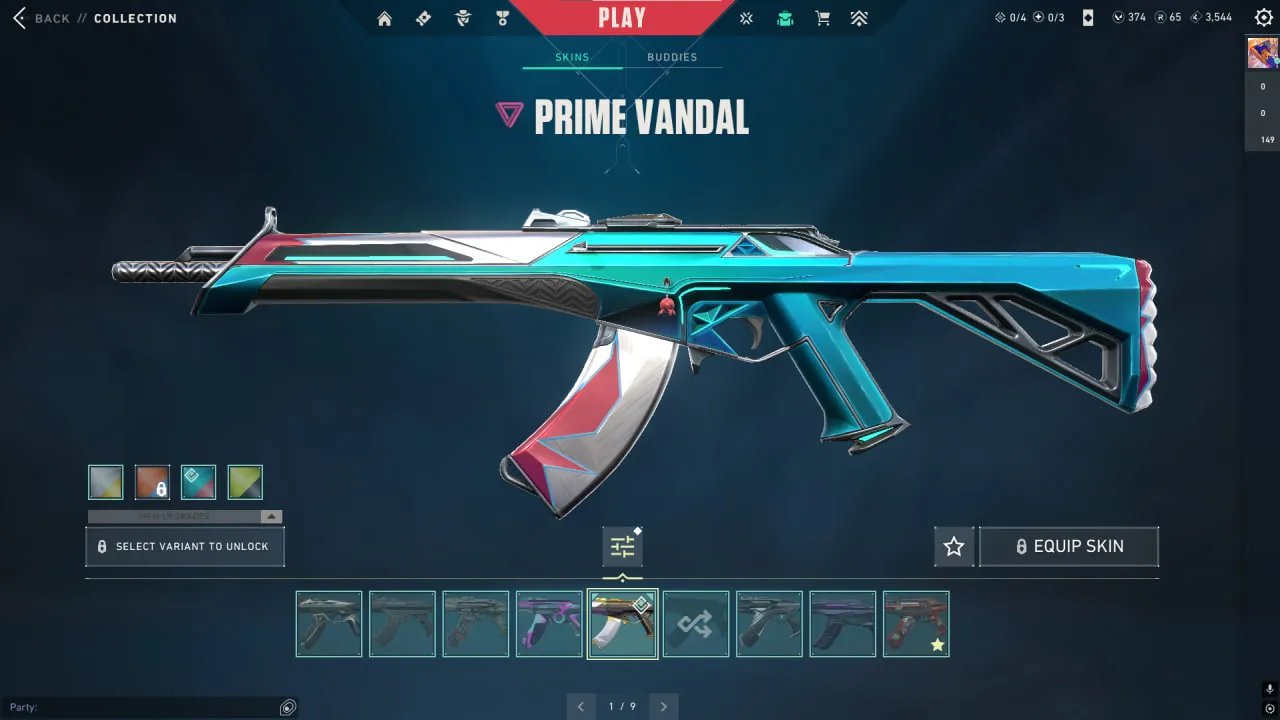Click the previous page arrow below skins

pyautogui.click(x=581, y=706)
